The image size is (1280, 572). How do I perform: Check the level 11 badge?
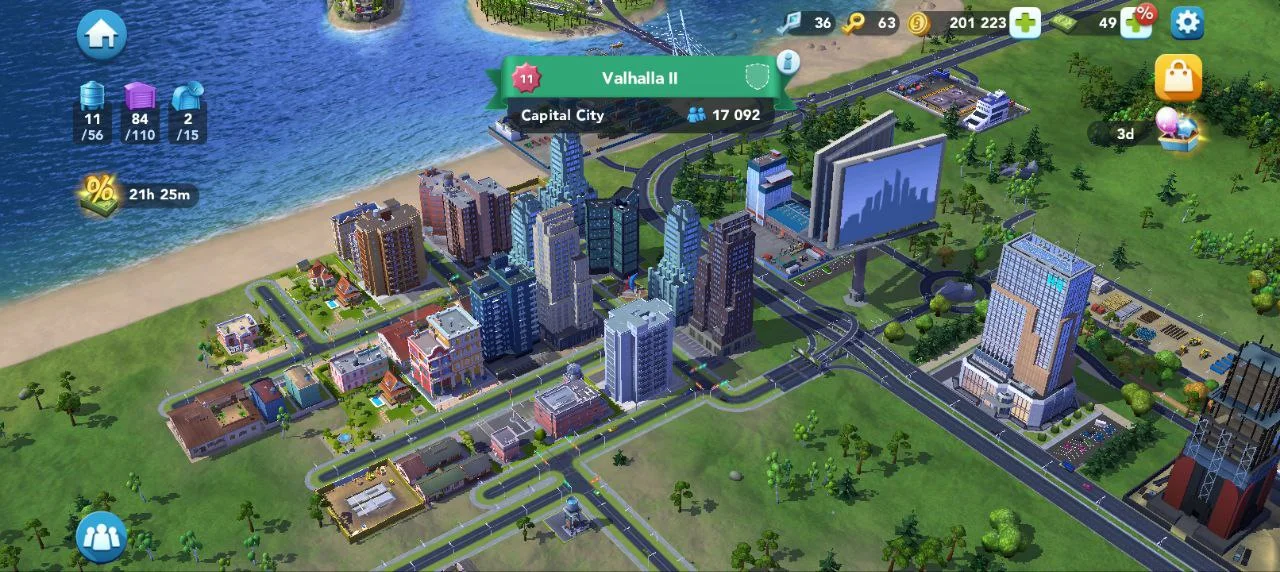point(526,78)
